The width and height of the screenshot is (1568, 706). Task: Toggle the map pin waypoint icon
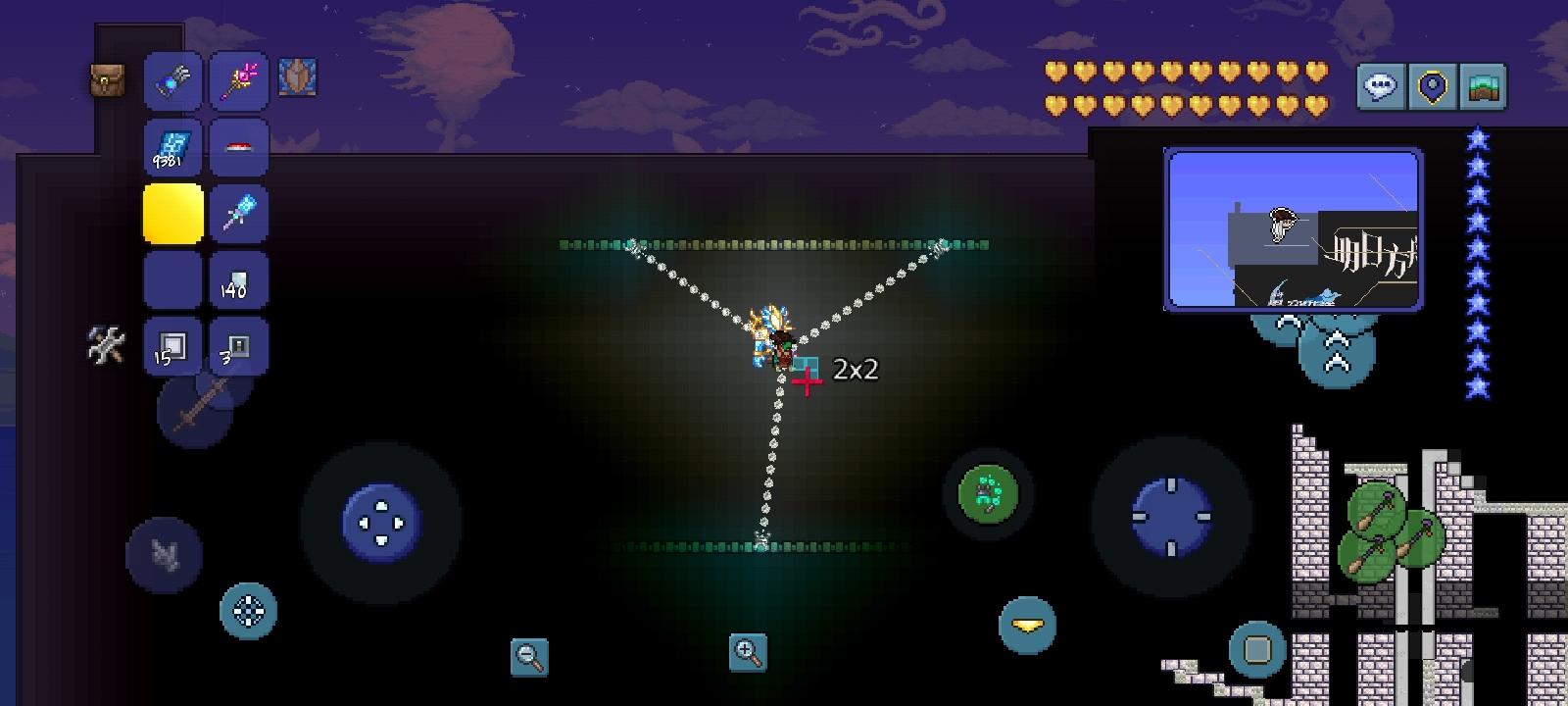click(1434, 85)
